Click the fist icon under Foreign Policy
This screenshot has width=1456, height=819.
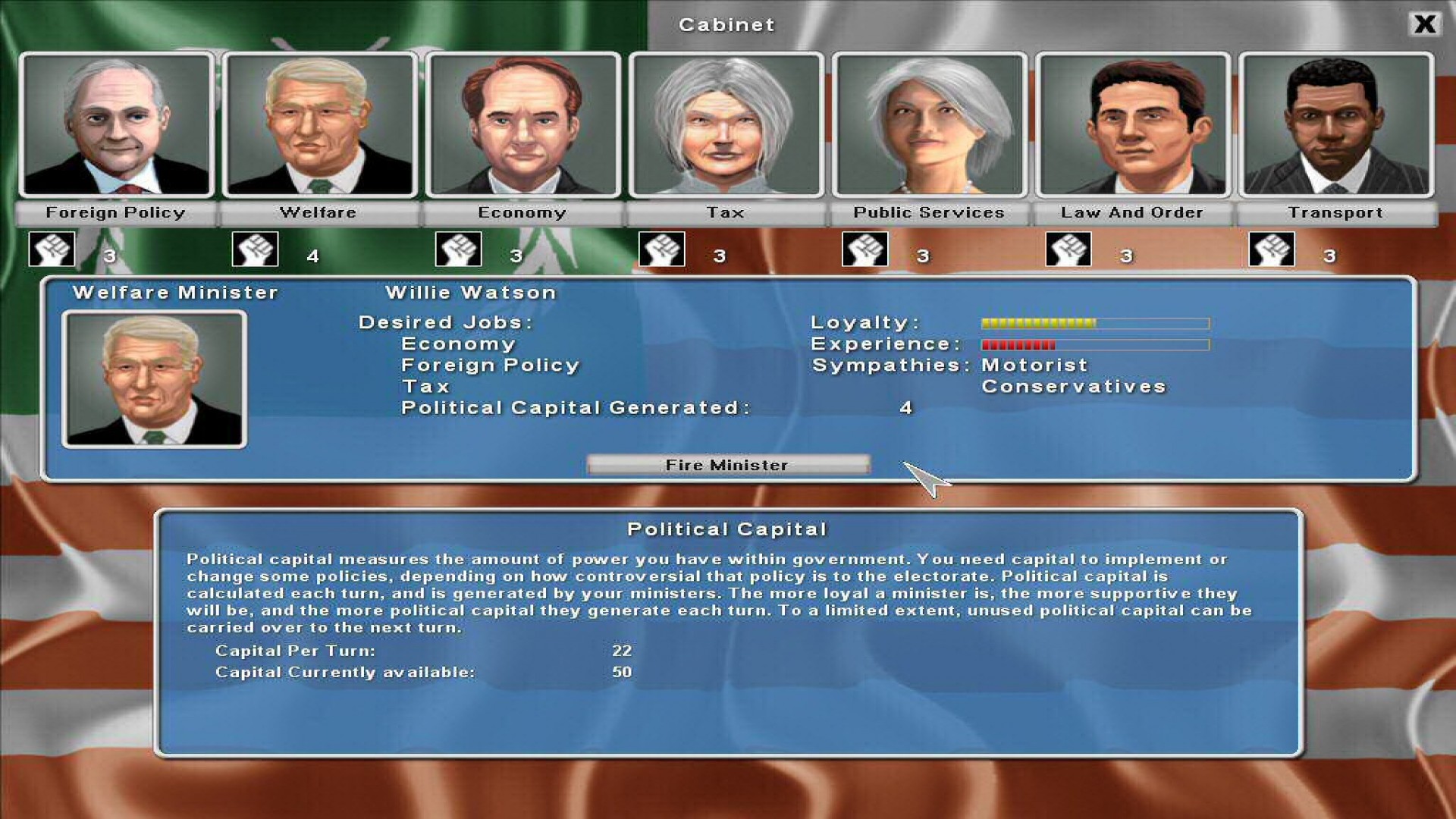click(50, 248)
